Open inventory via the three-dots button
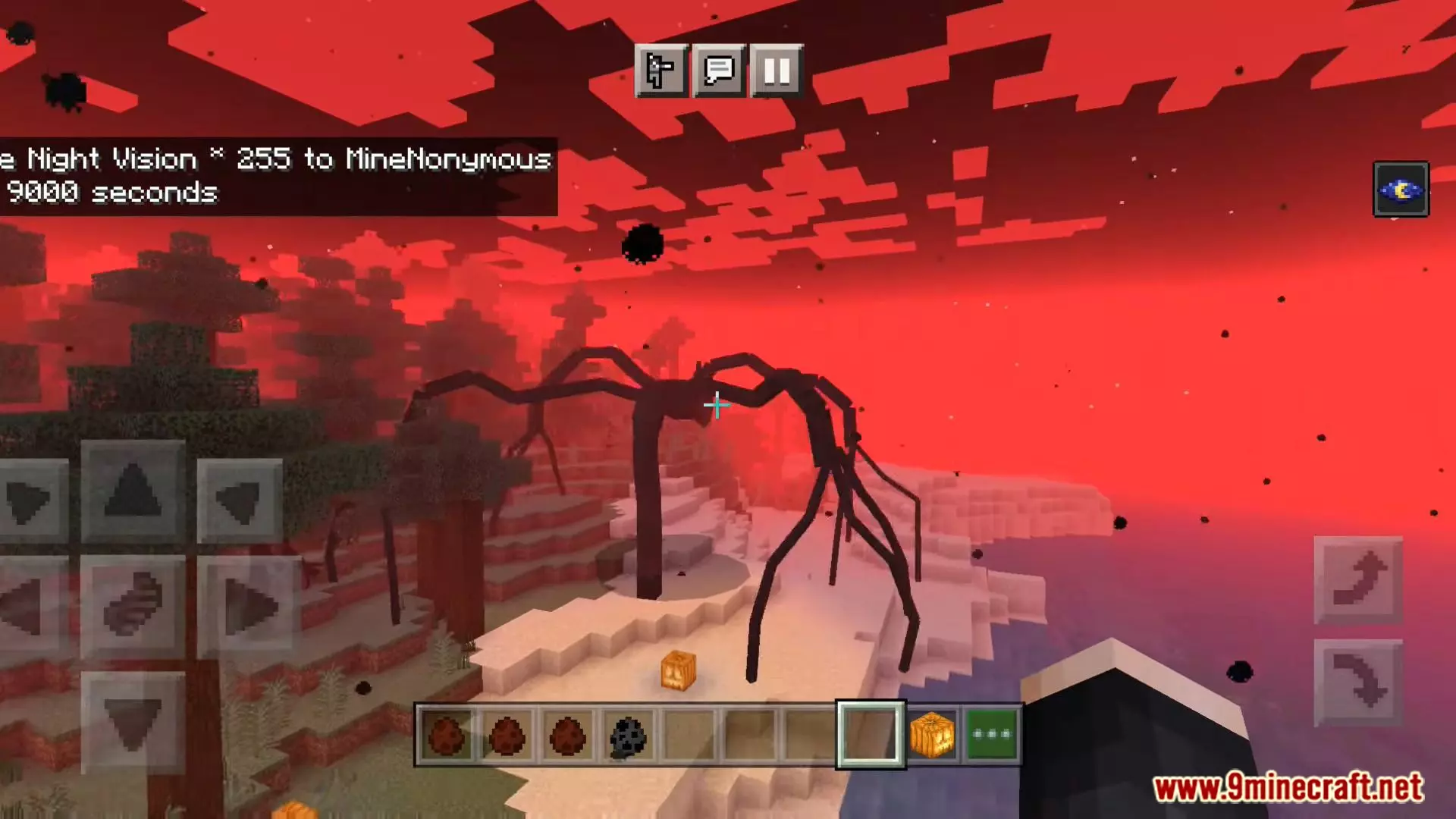 (x=992, y=735)
